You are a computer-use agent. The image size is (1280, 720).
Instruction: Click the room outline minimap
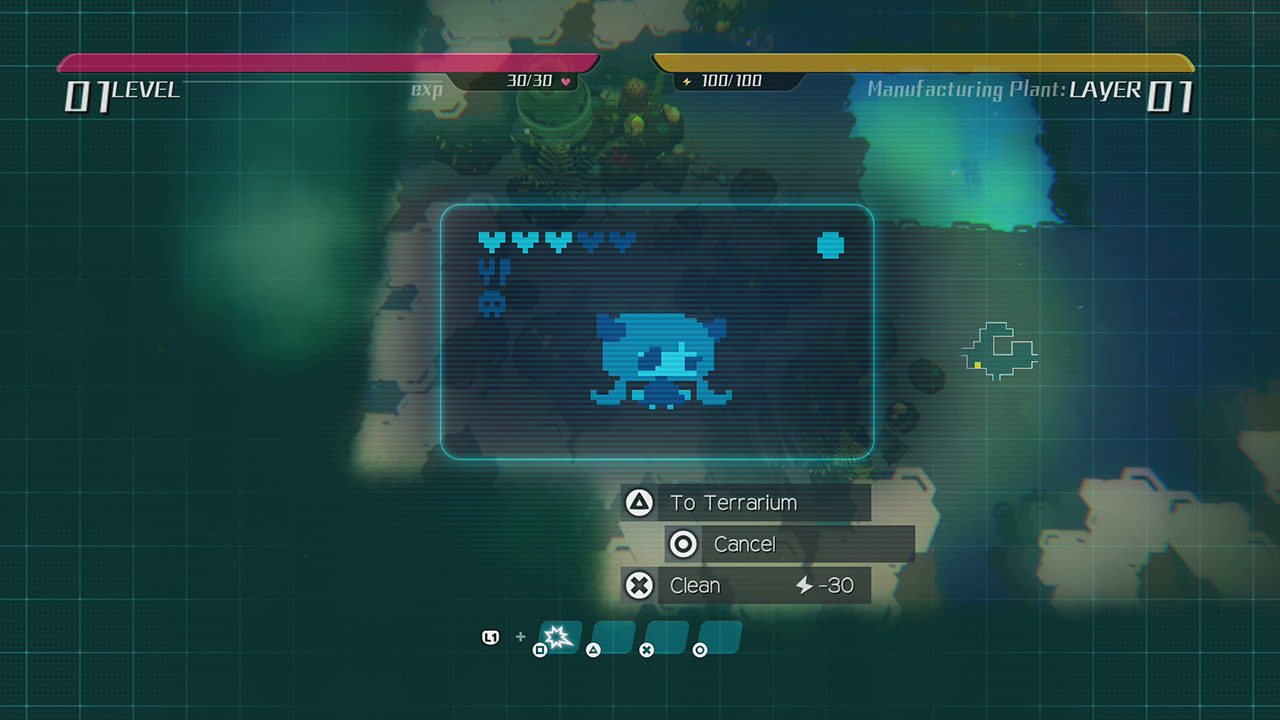(x=999, y=351)
